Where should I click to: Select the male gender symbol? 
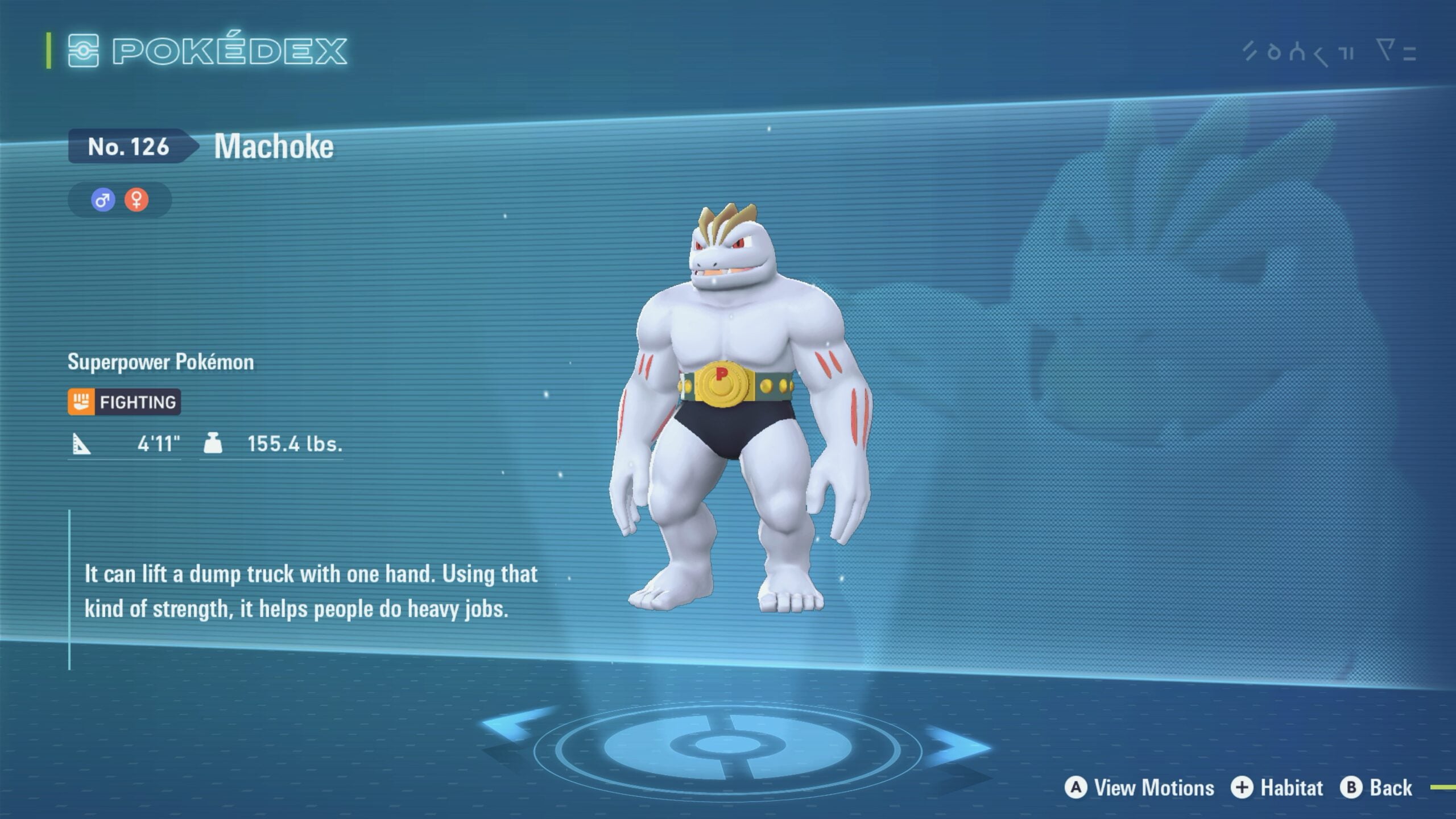(103, 200)
